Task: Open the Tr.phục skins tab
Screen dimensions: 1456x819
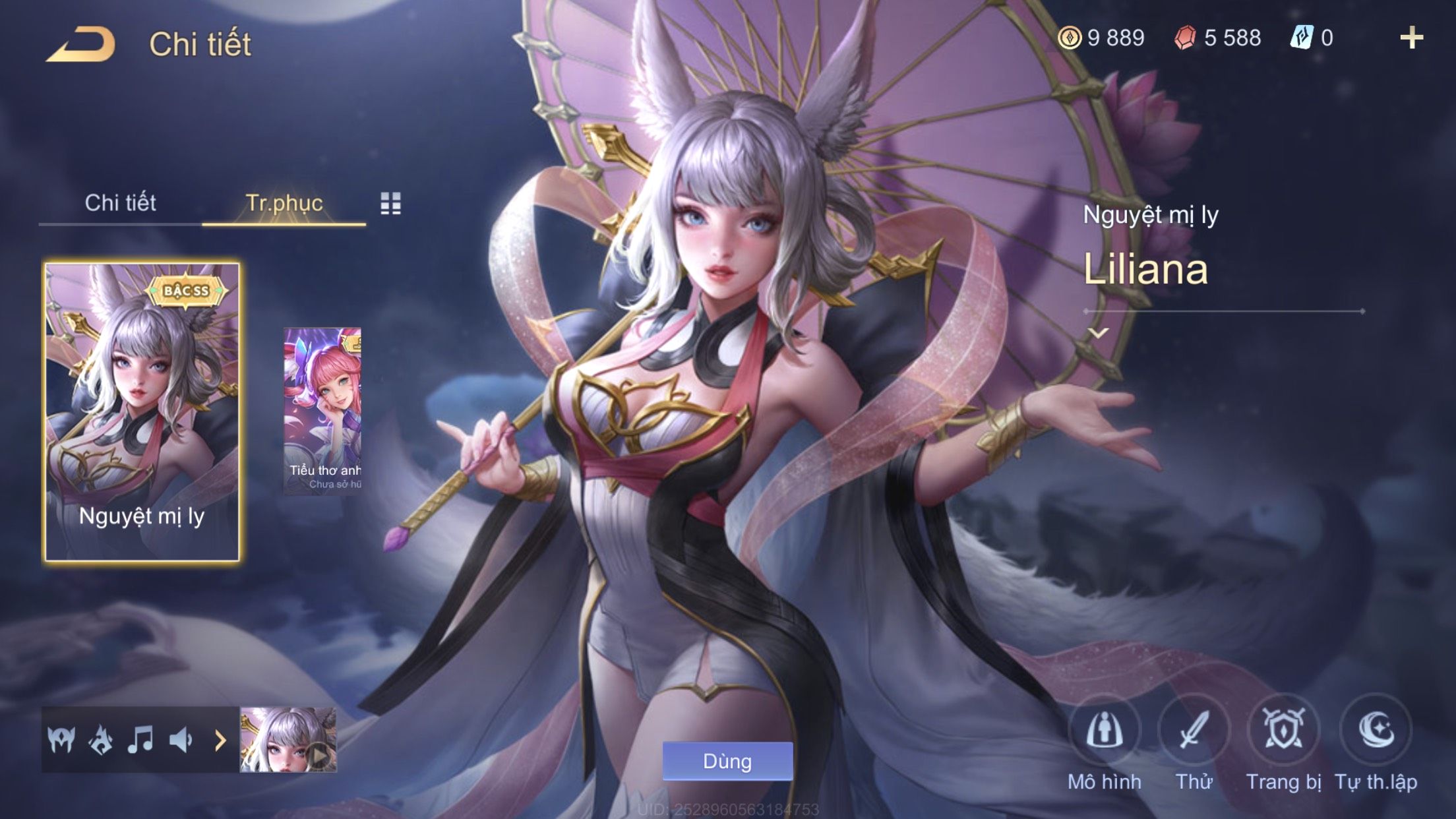Action: (284, 203)
